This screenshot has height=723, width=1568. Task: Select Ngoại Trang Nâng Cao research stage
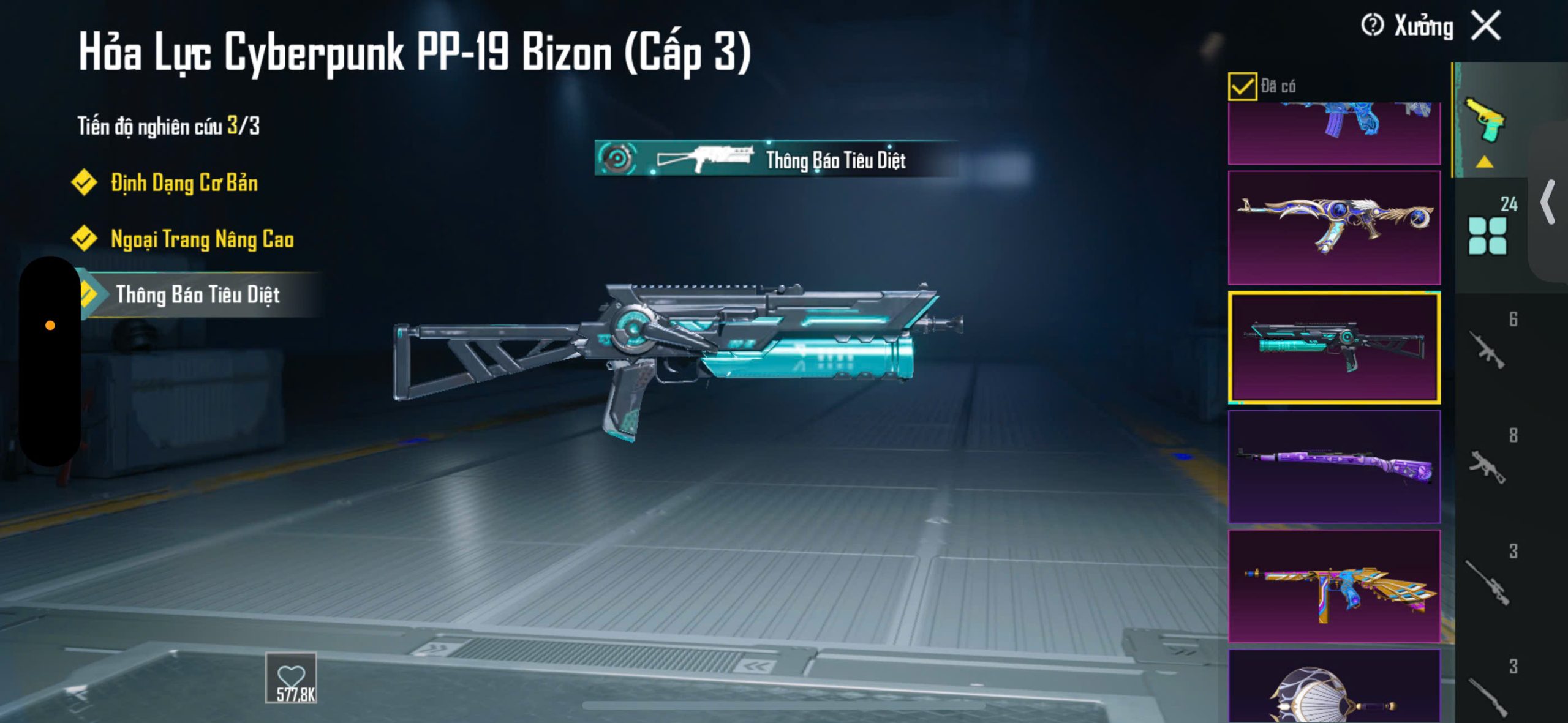click(202, 239)
